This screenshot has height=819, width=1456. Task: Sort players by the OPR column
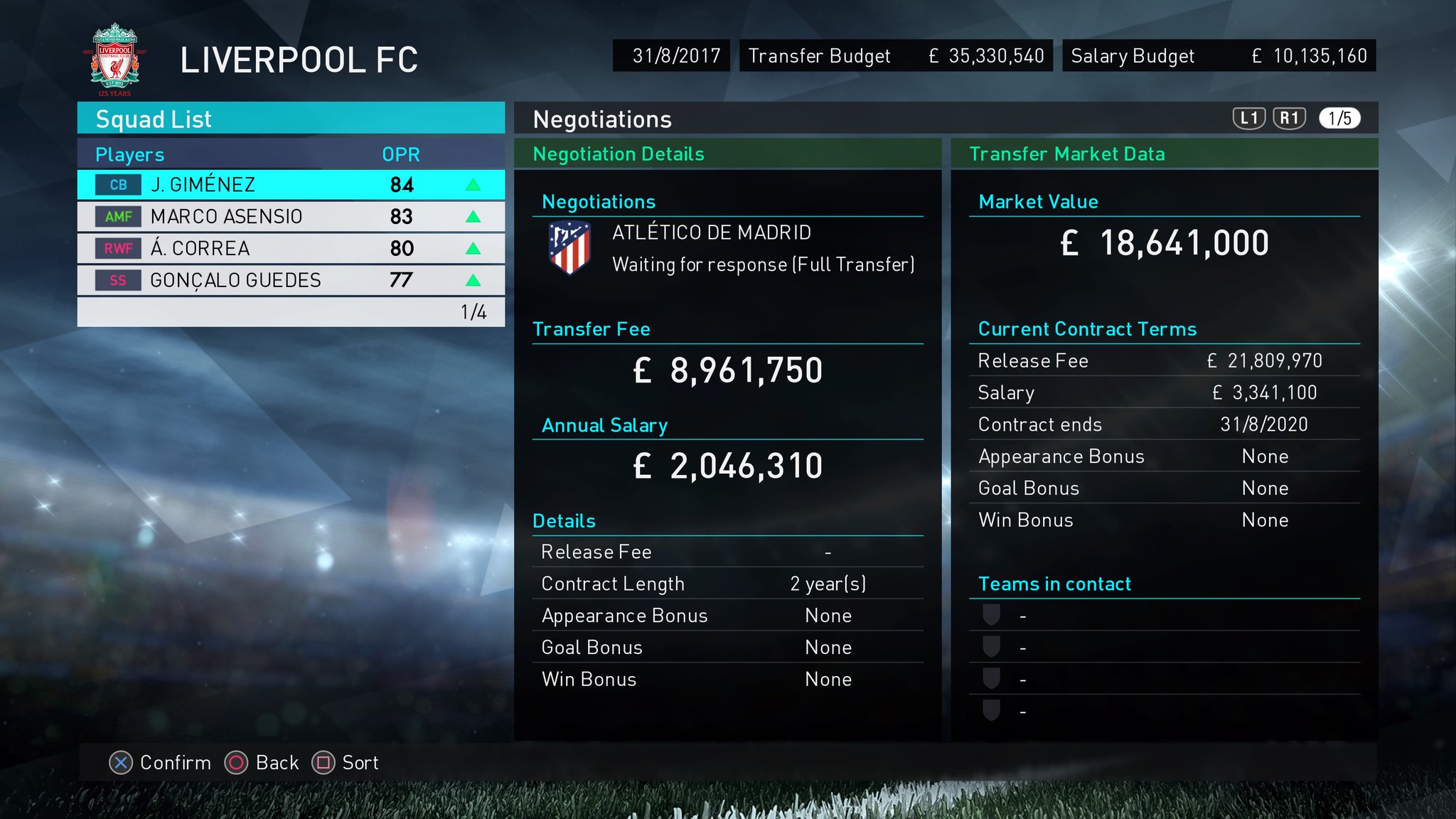401,154
